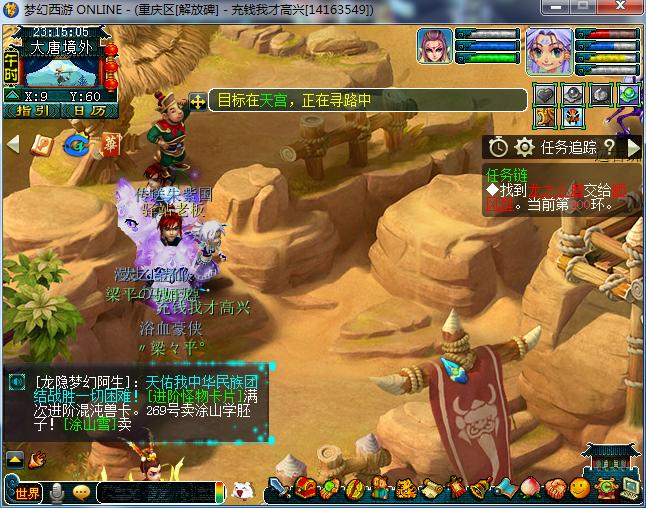The height and width of the screenshot is (508, 646).
Task: Open the 日历 calendar button
Action: 92,111
